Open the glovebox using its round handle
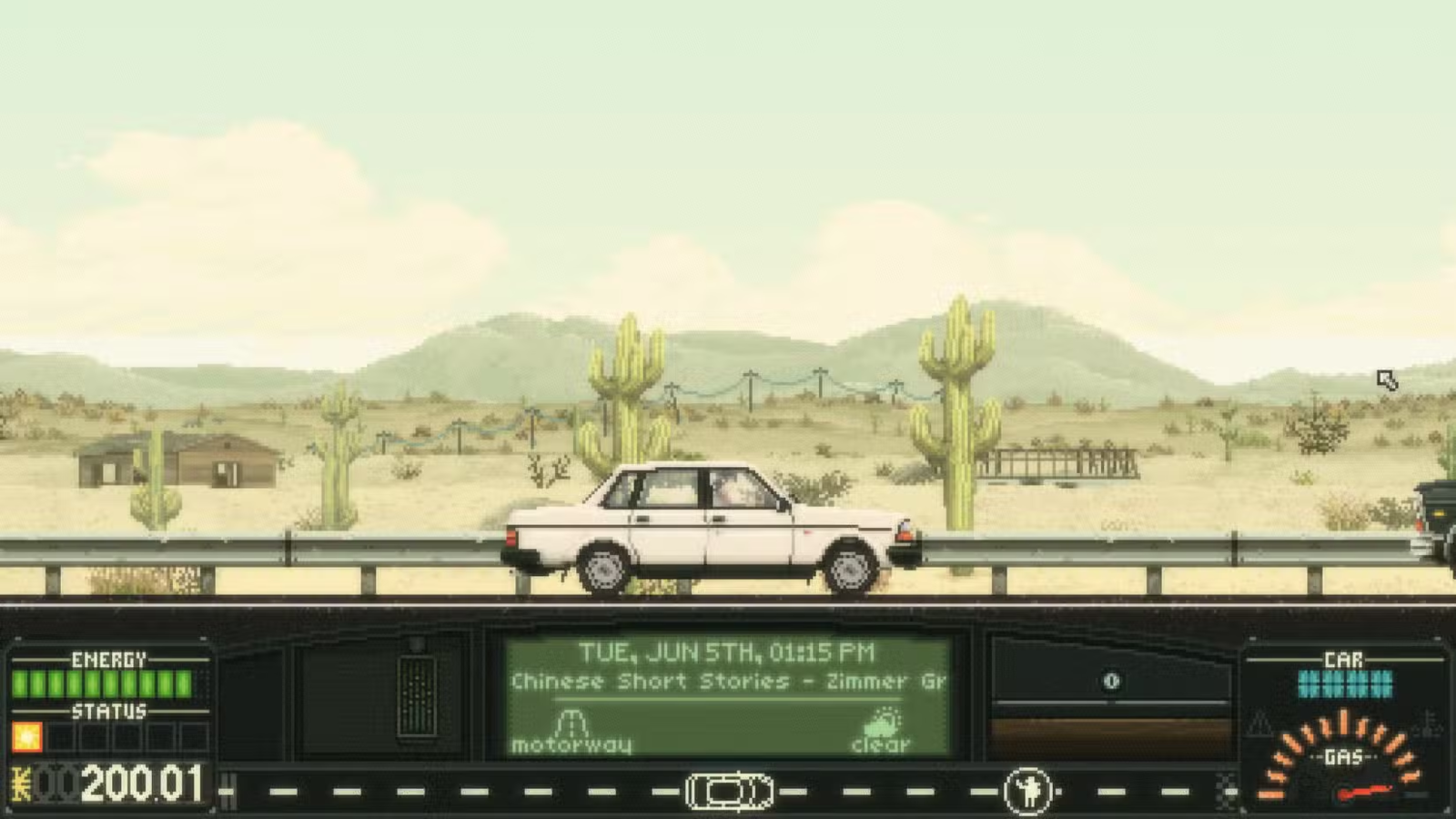 coord(1111,682)
